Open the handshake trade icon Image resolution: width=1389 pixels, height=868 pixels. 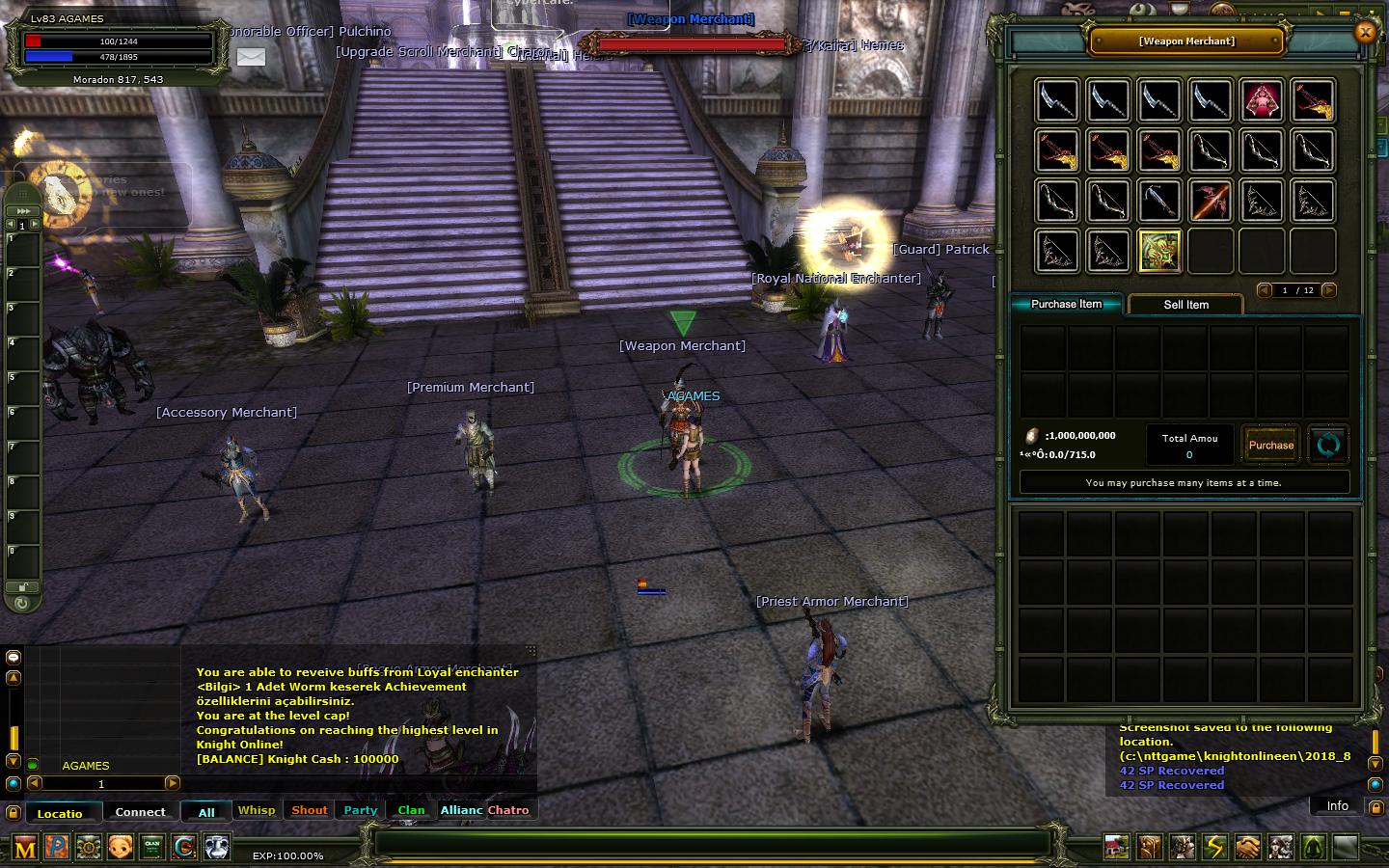click(1247, 847)
